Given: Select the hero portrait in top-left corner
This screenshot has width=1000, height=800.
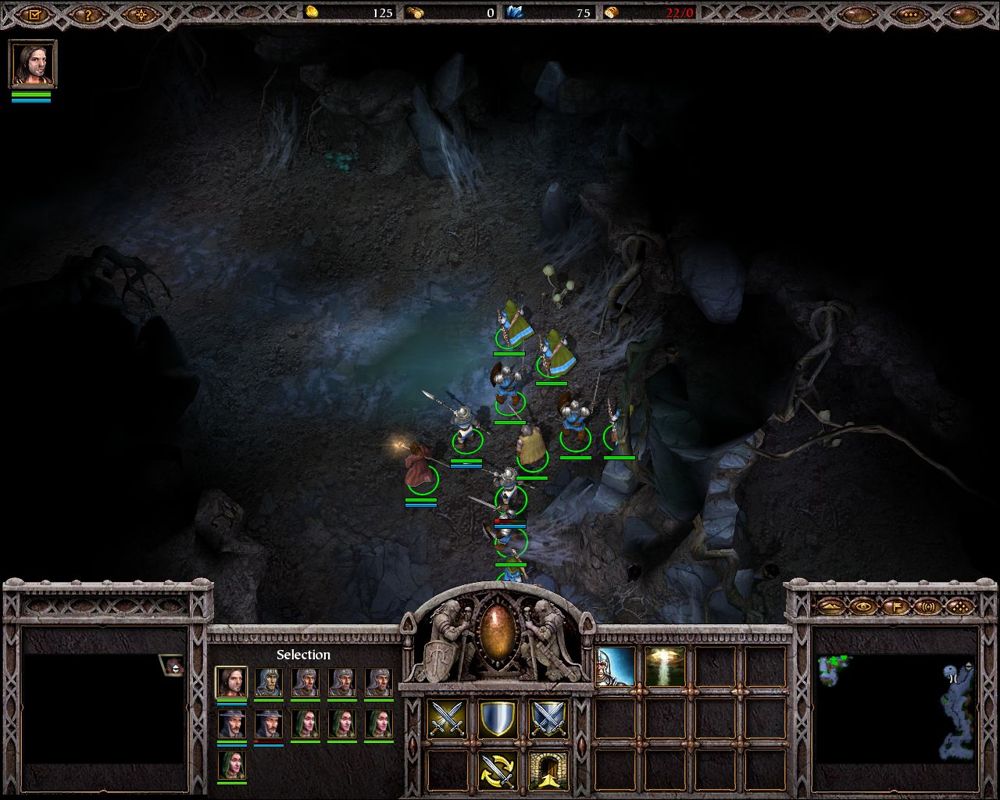Looking at the screenshot, I should (33, 64).
